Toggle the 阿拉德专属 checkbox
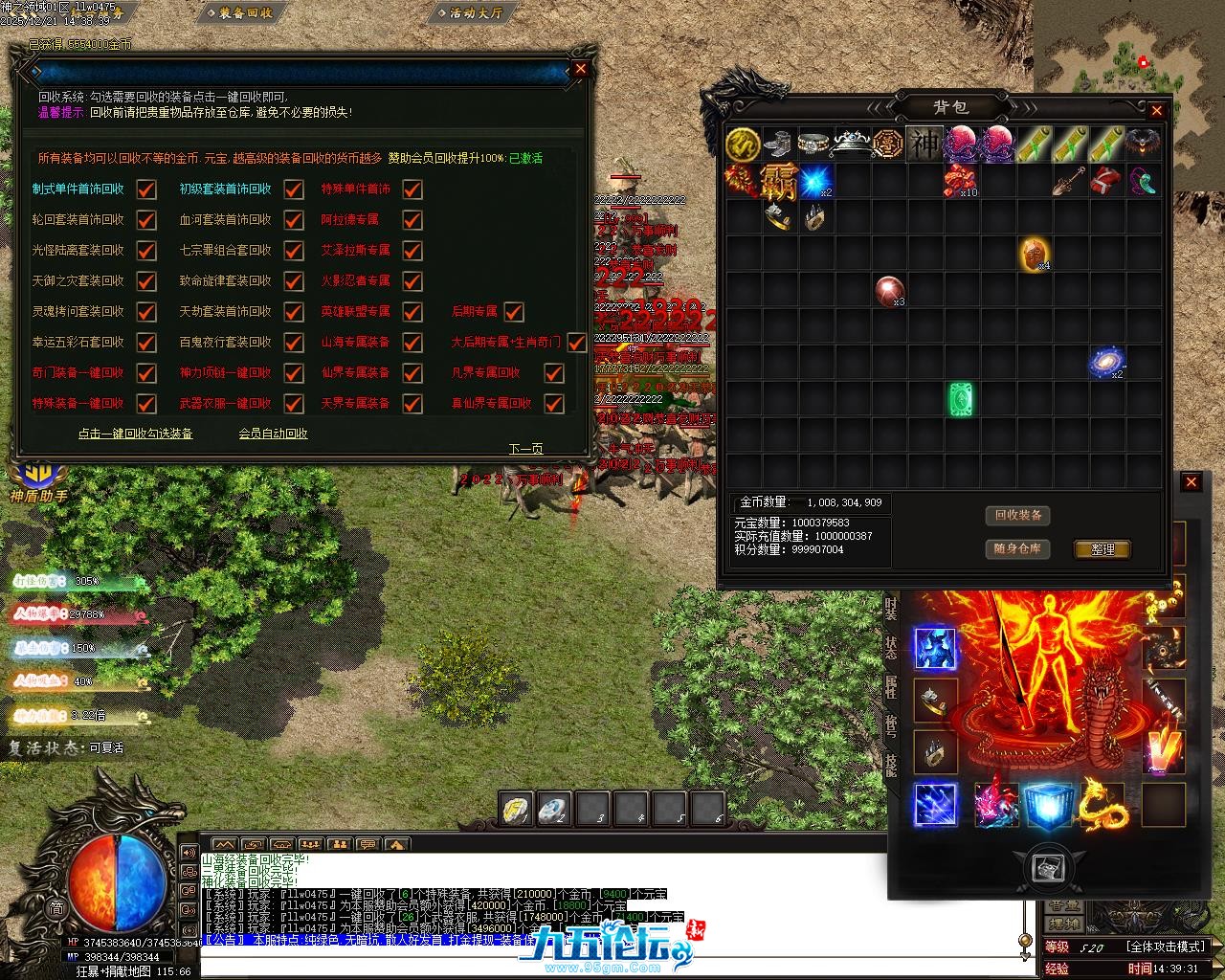 pos(412,220)
